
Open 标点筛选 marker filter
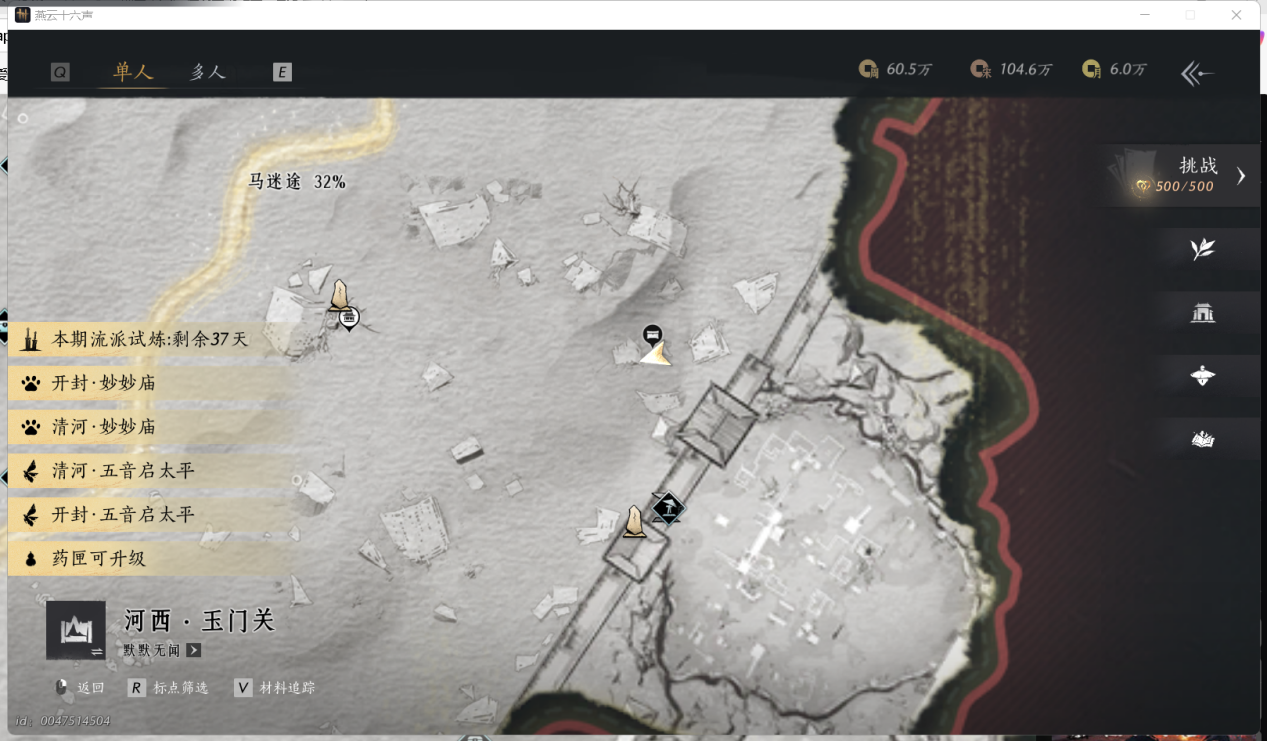169,688
